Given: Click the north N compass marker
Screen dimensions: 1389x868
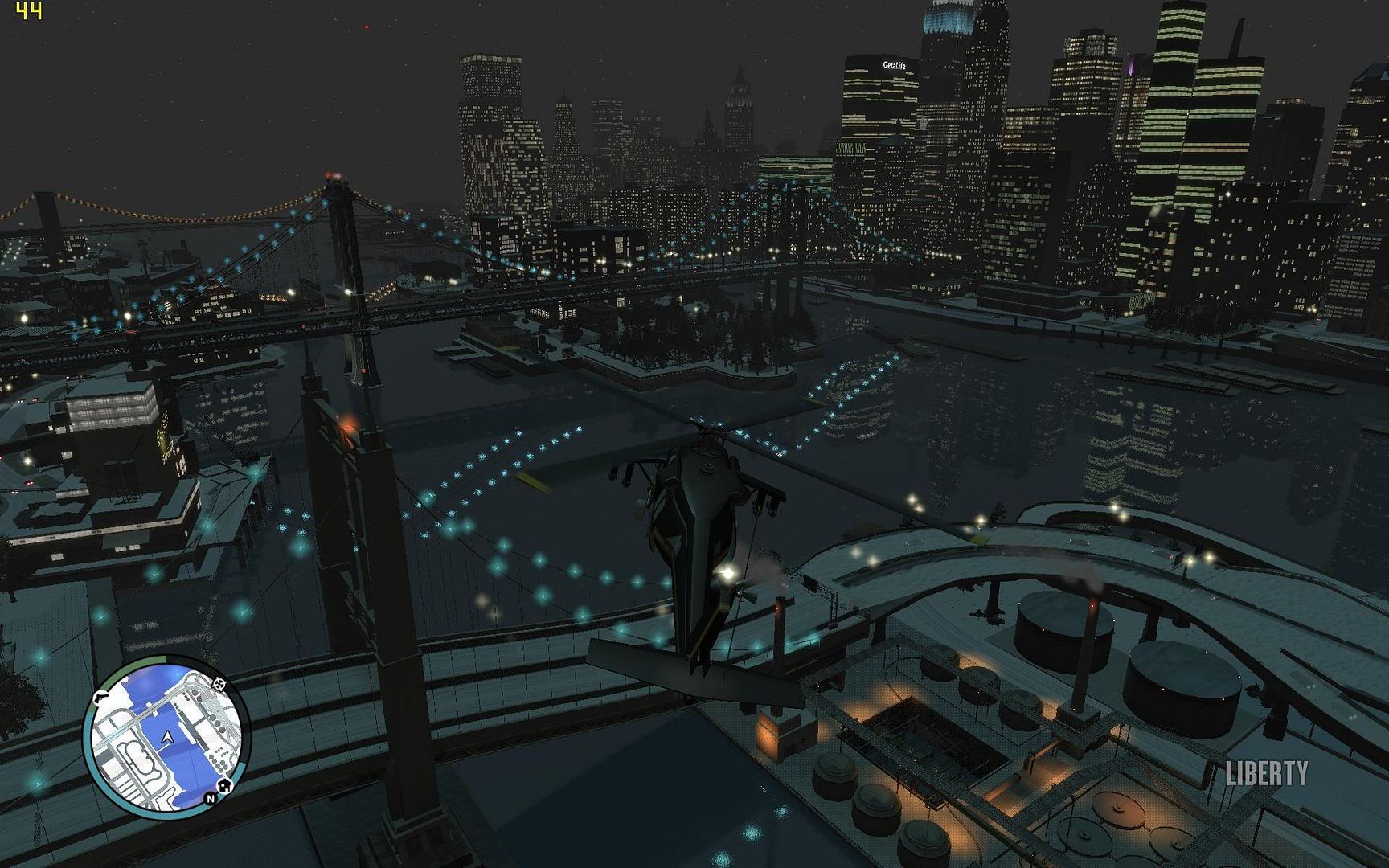Looking at the screenshot, I should click(210, 798).
